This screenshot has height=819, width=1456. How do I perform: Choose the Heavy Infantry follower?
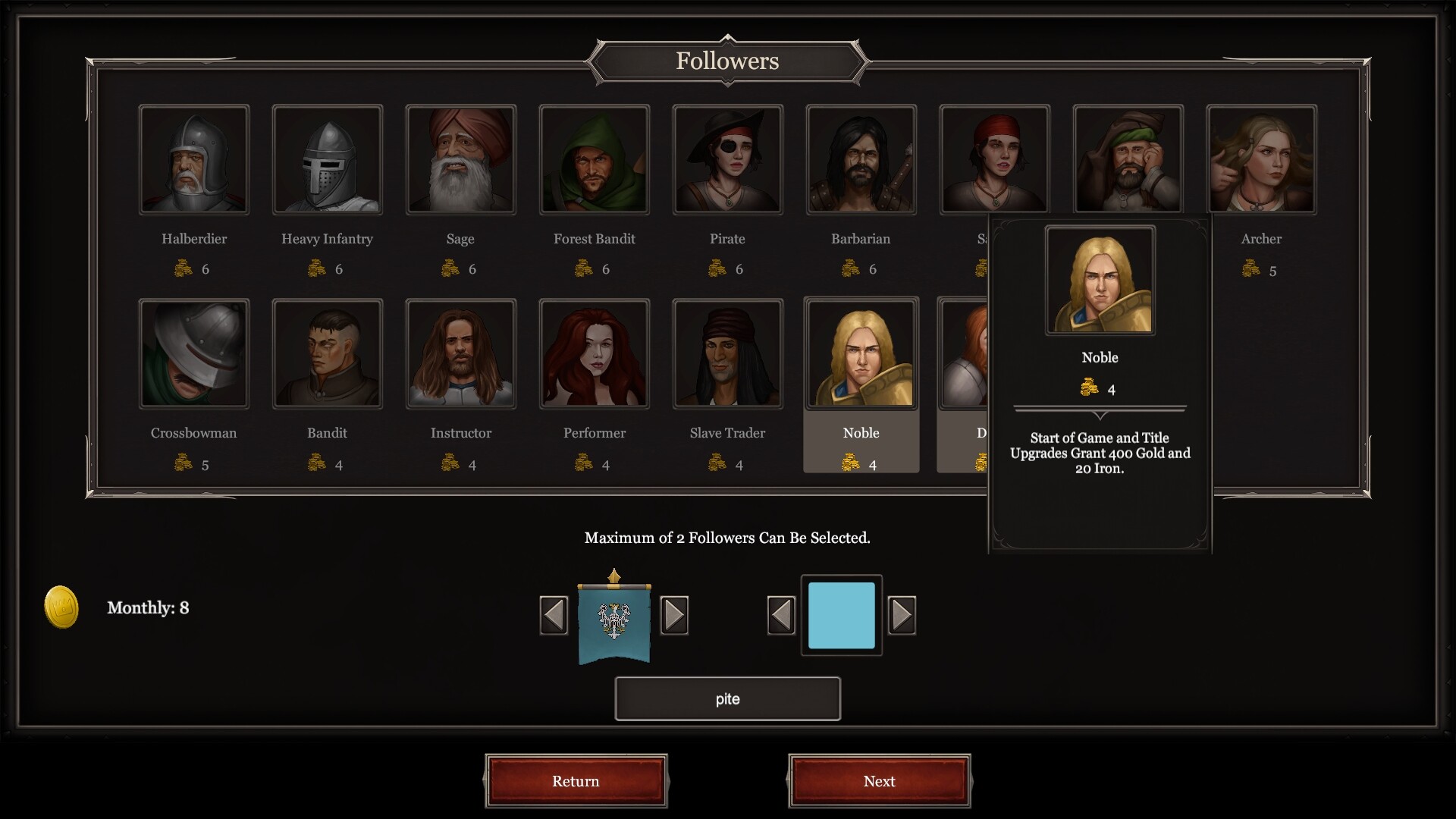point(328,160)
